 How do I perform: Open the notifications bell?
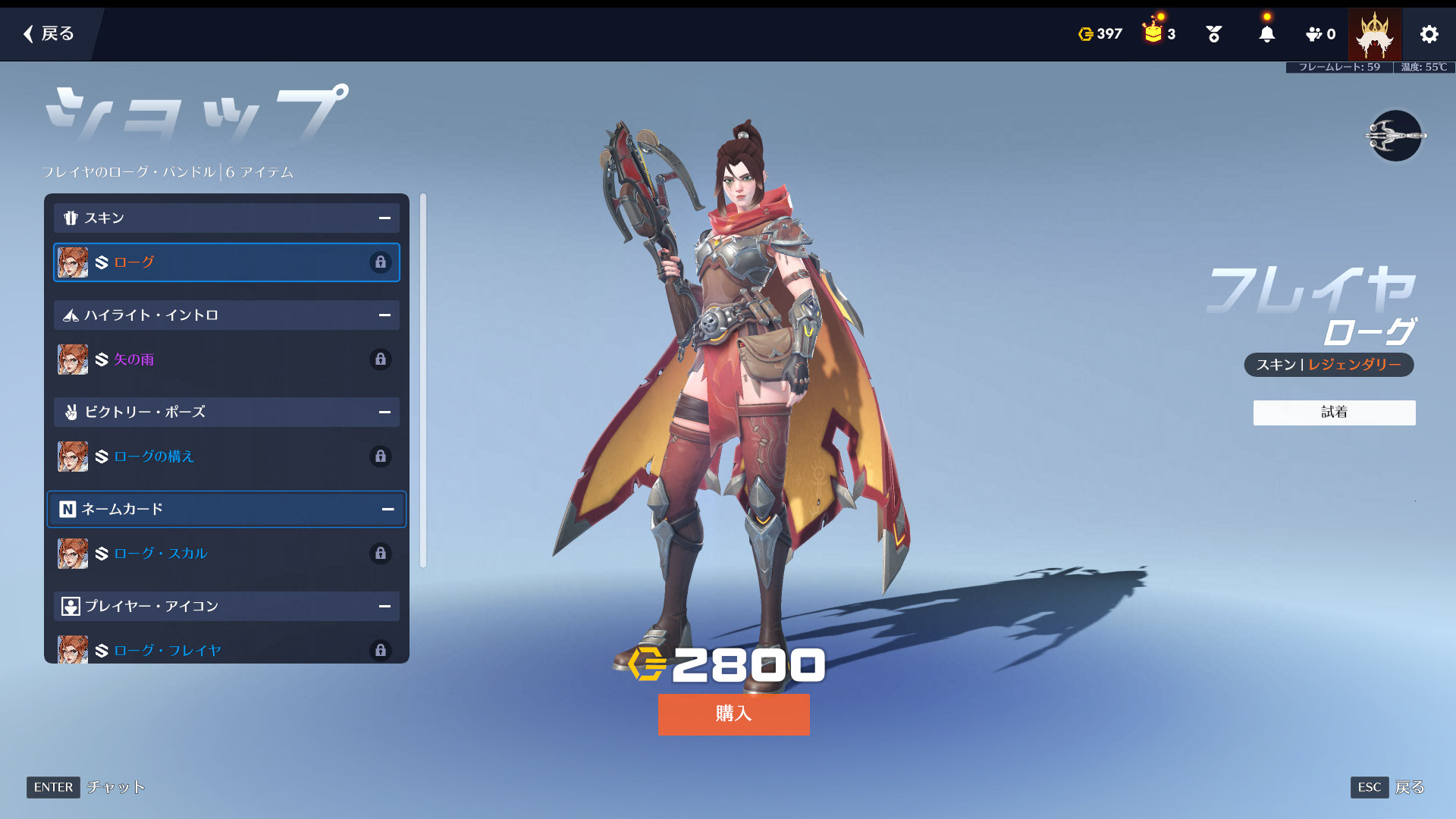tap(1266, 34)
